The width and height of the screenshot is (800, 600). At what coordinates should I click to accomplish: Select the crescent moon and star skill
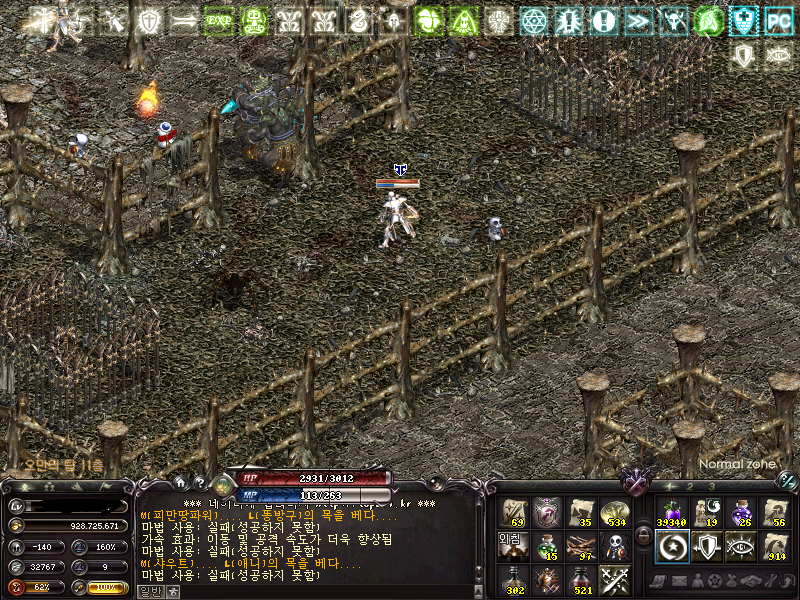click(x=671, y=546)
